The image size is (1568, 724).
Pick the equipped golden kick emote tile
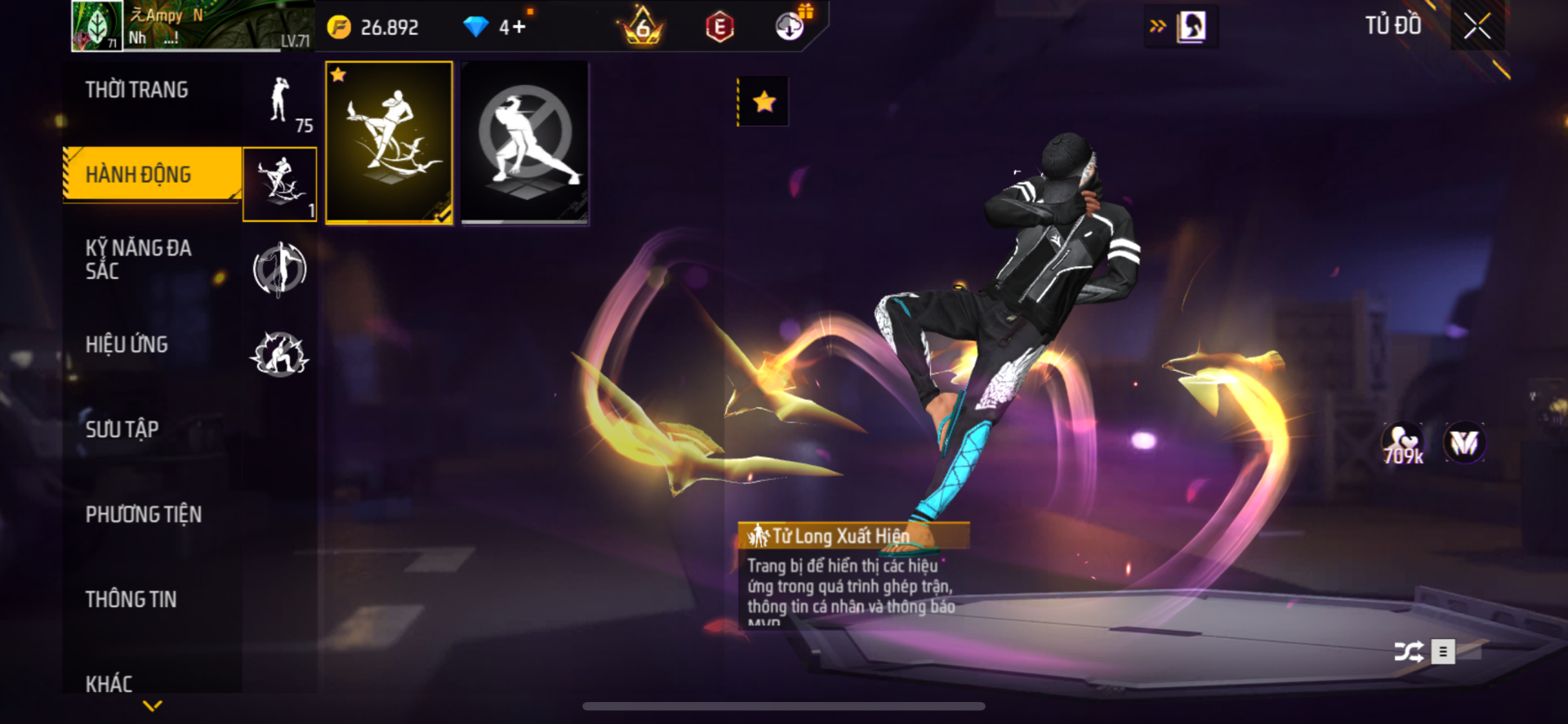[390, 142]
